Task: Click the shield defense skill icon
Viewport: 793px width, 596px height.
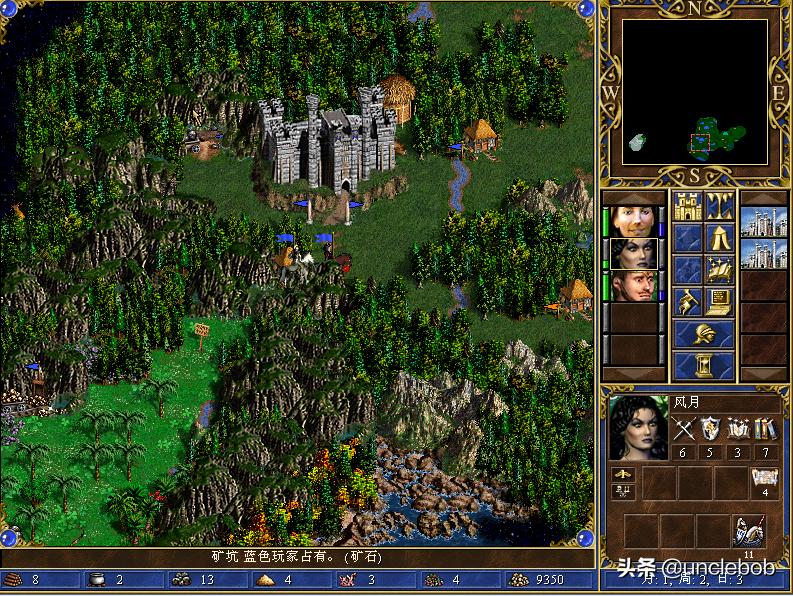Action: 711,430
